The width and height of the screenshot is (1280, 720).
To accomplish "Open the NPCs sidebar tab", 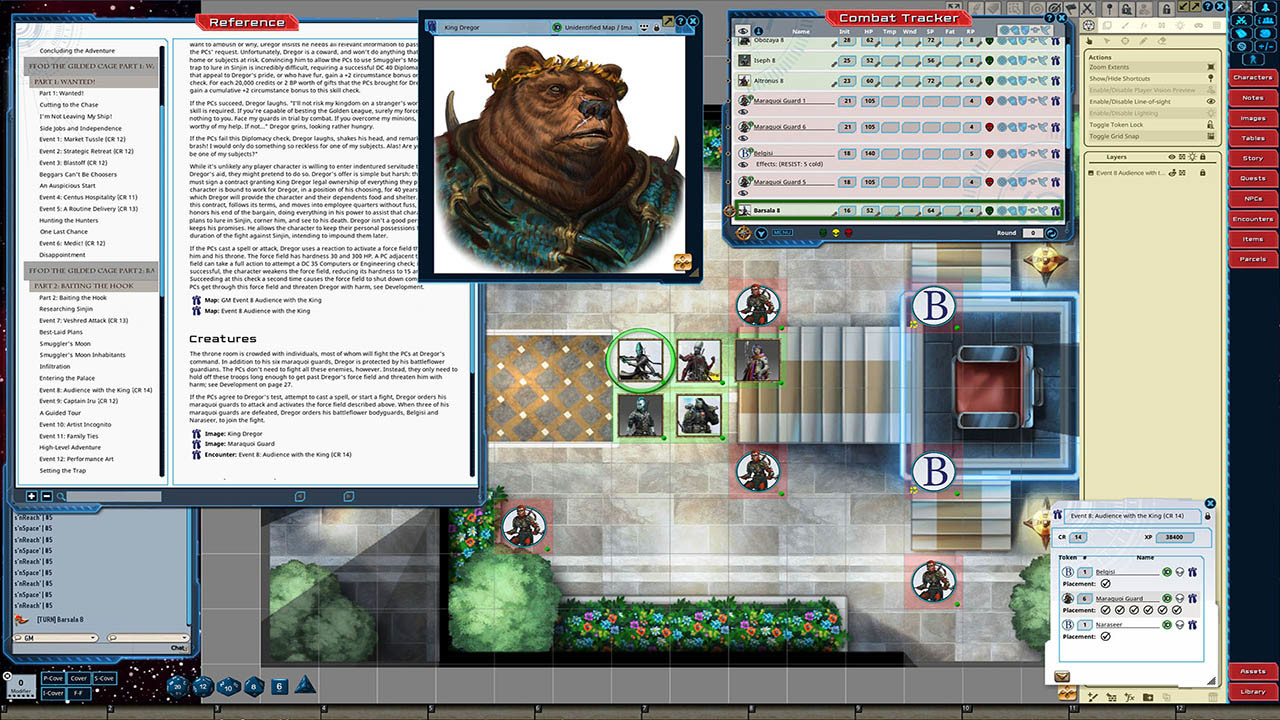I will coord(1252,198).
